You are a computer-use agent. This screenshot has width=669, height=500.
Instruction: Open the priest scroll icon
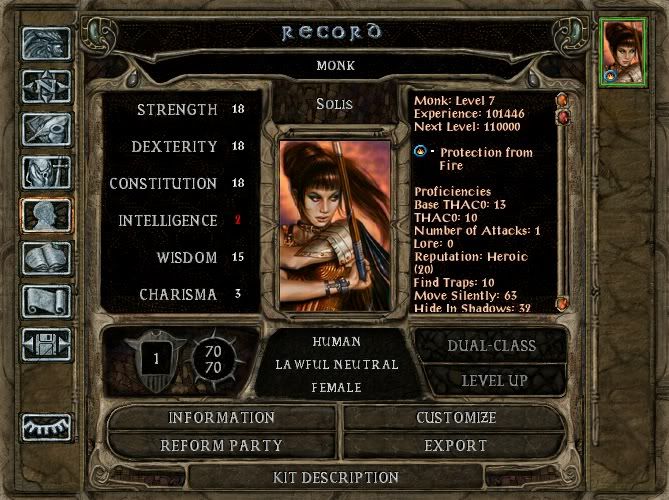pyautogui.click(x=46, y=301)
